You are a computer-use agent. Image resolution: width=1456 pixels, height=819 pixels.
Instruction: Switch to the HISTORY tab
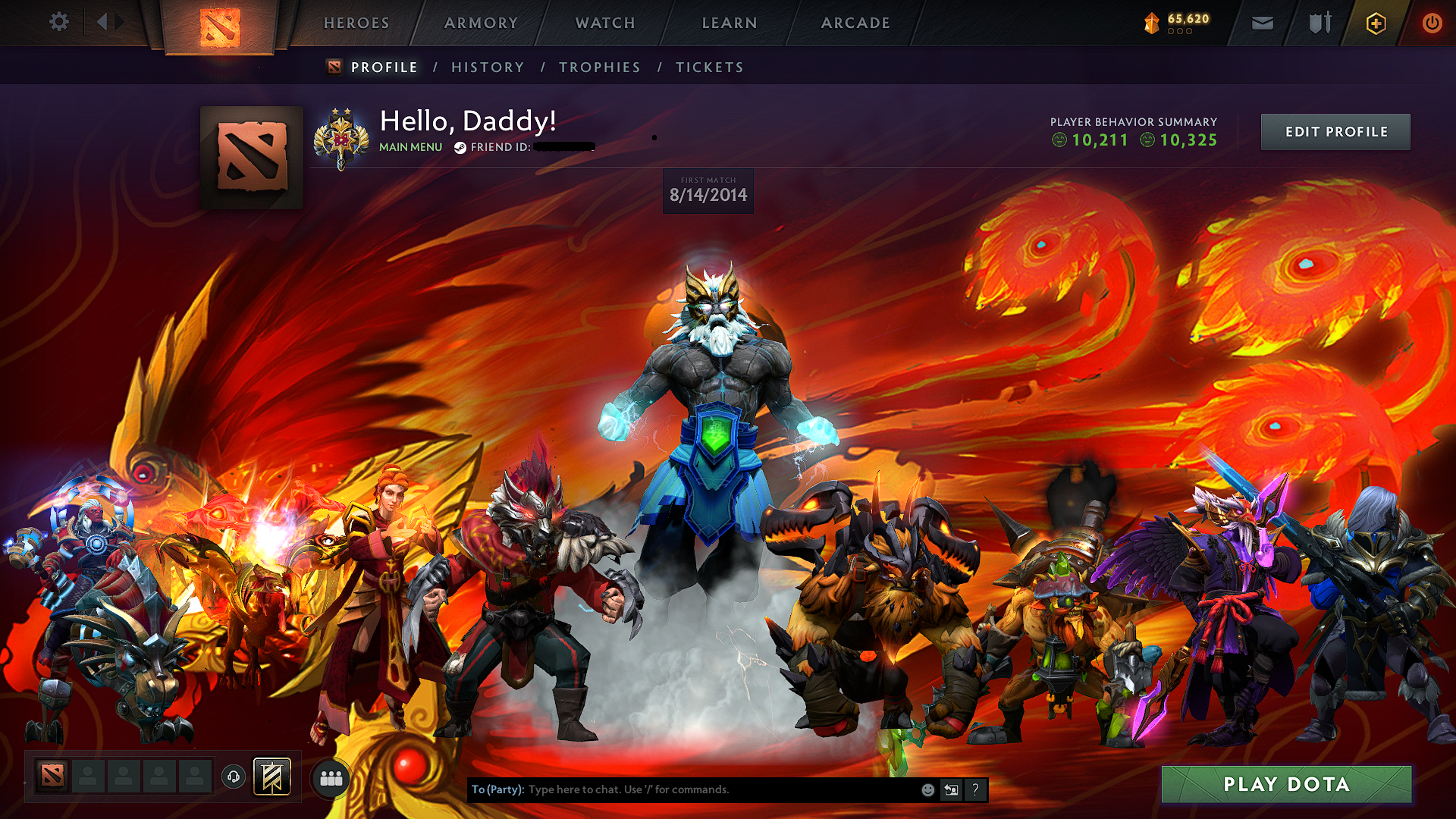pyautogui.click(x=487, y=67)
